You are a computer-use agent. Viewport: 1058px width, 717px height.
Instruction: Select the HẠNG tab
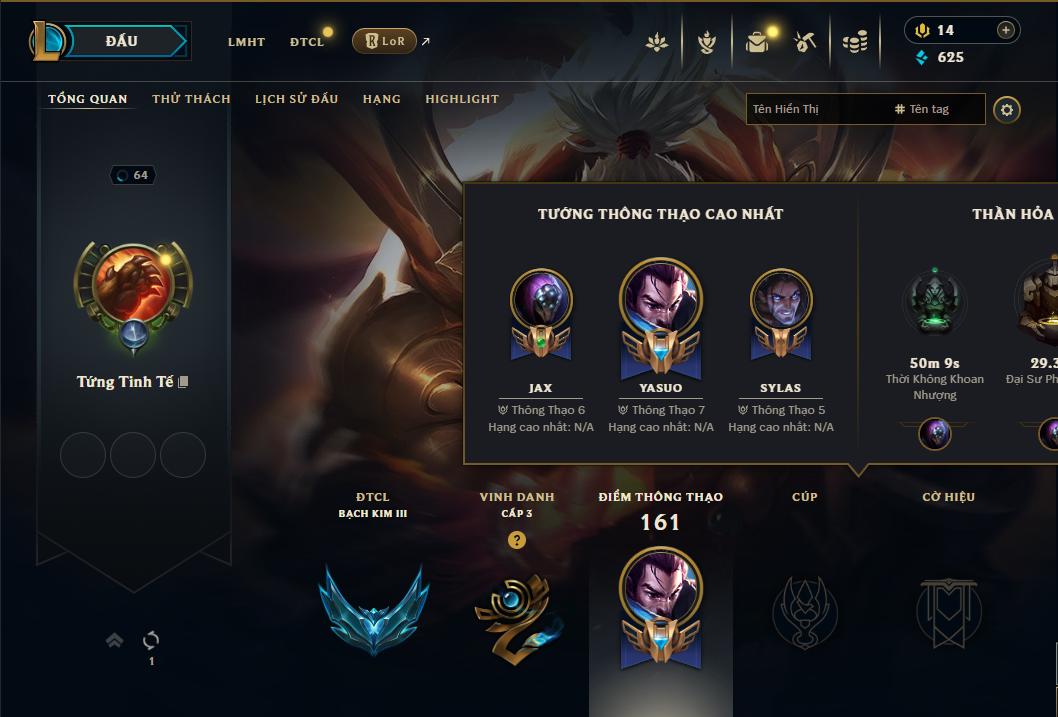click(381, 99)
